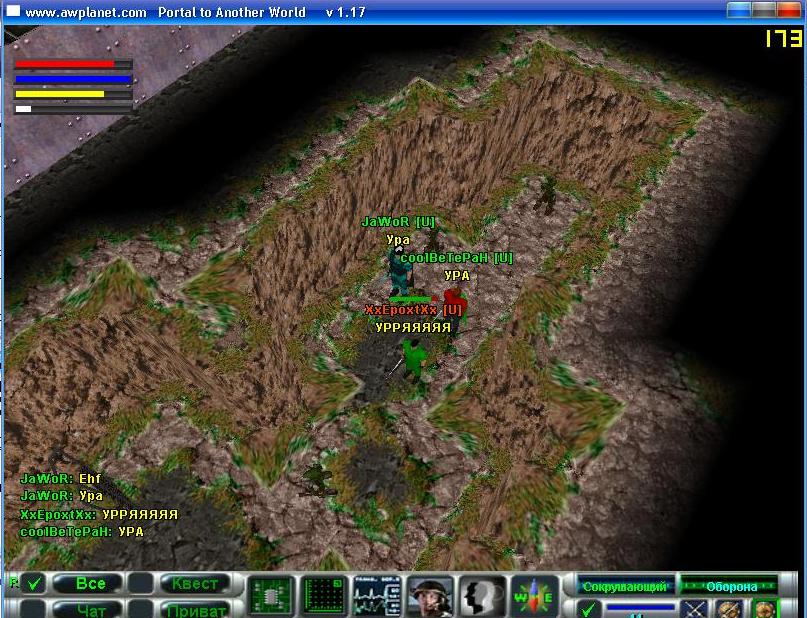
Task: Toggle the green checkmark beside Все
Action: (x=35, y=583)
